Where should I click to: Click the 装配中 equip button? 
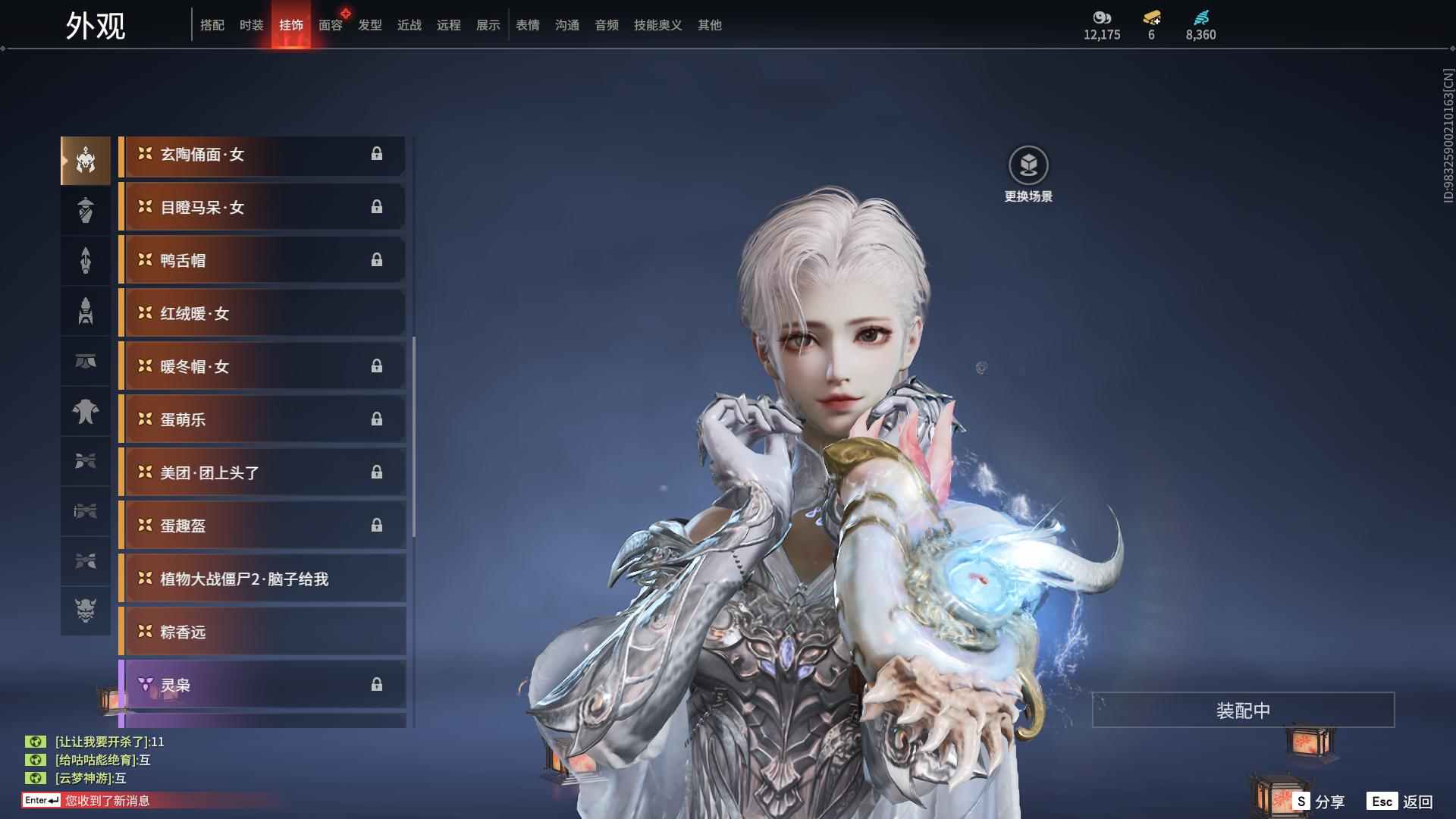click(x=1243, y=710)
